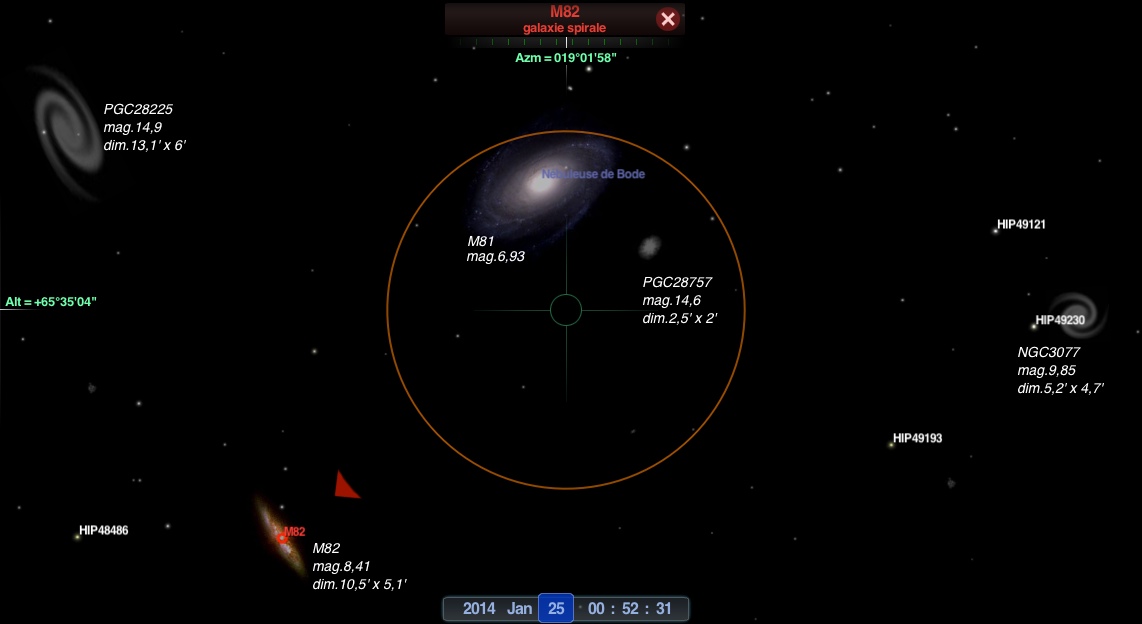Viewport: 1142px width, 624px height.
Task: Select the seconds 31 time field
Action: pos(662,608)
